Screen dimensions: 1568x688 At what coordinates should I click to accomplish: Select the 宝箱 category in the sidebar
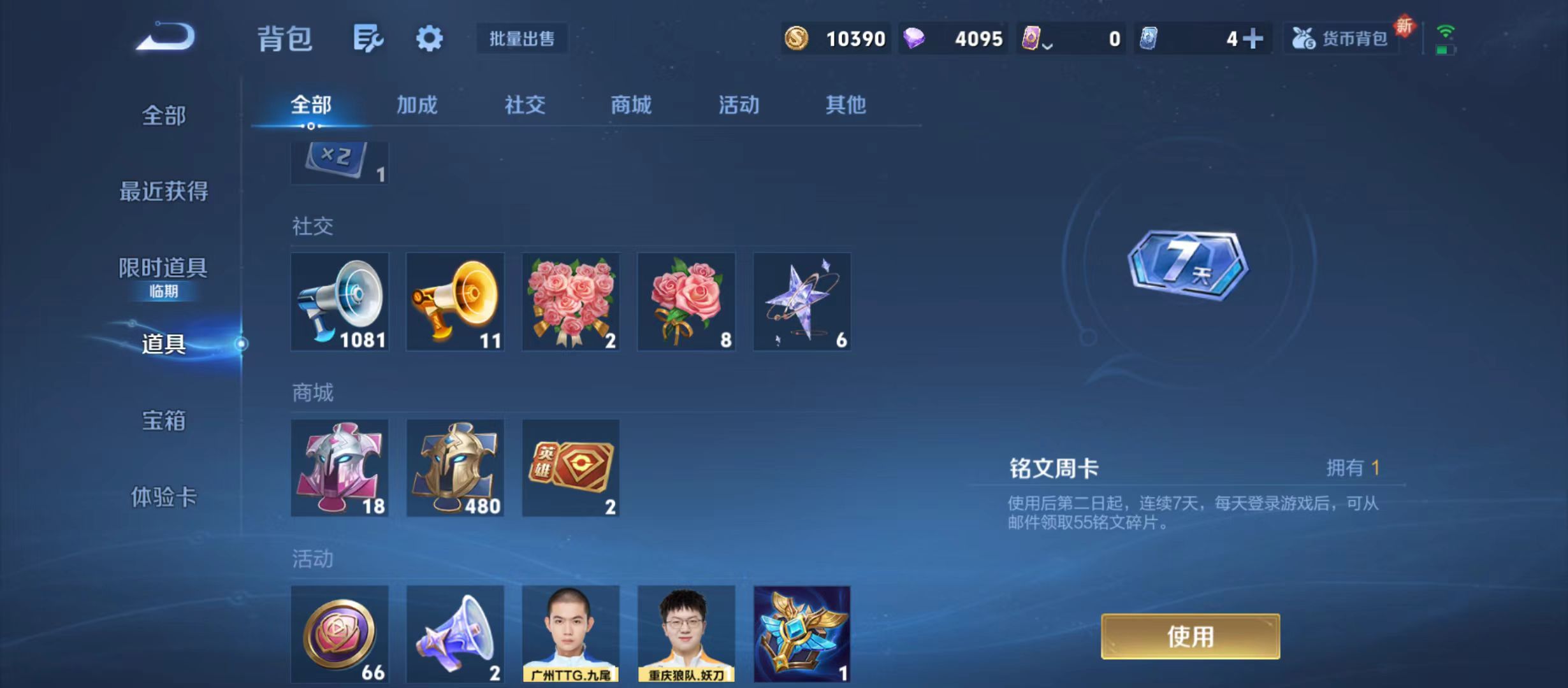[162, 420]
